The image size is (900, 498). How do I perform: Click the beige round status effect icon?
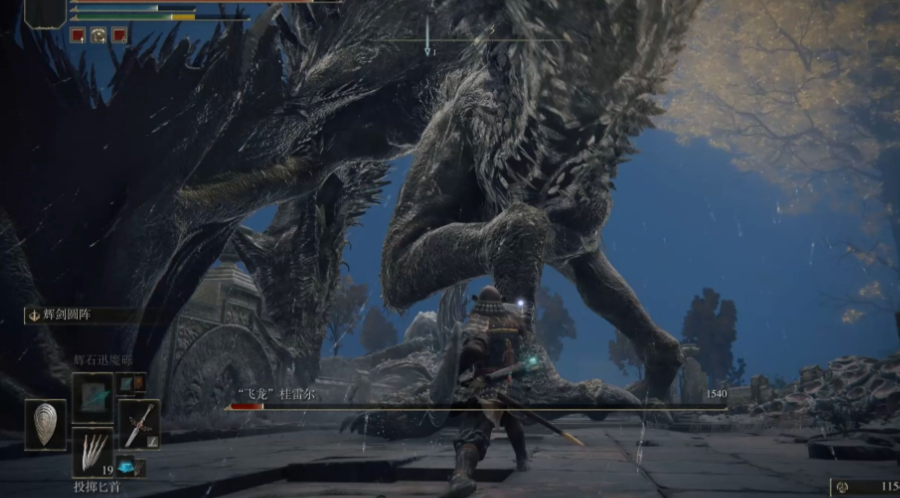point(99,35)
